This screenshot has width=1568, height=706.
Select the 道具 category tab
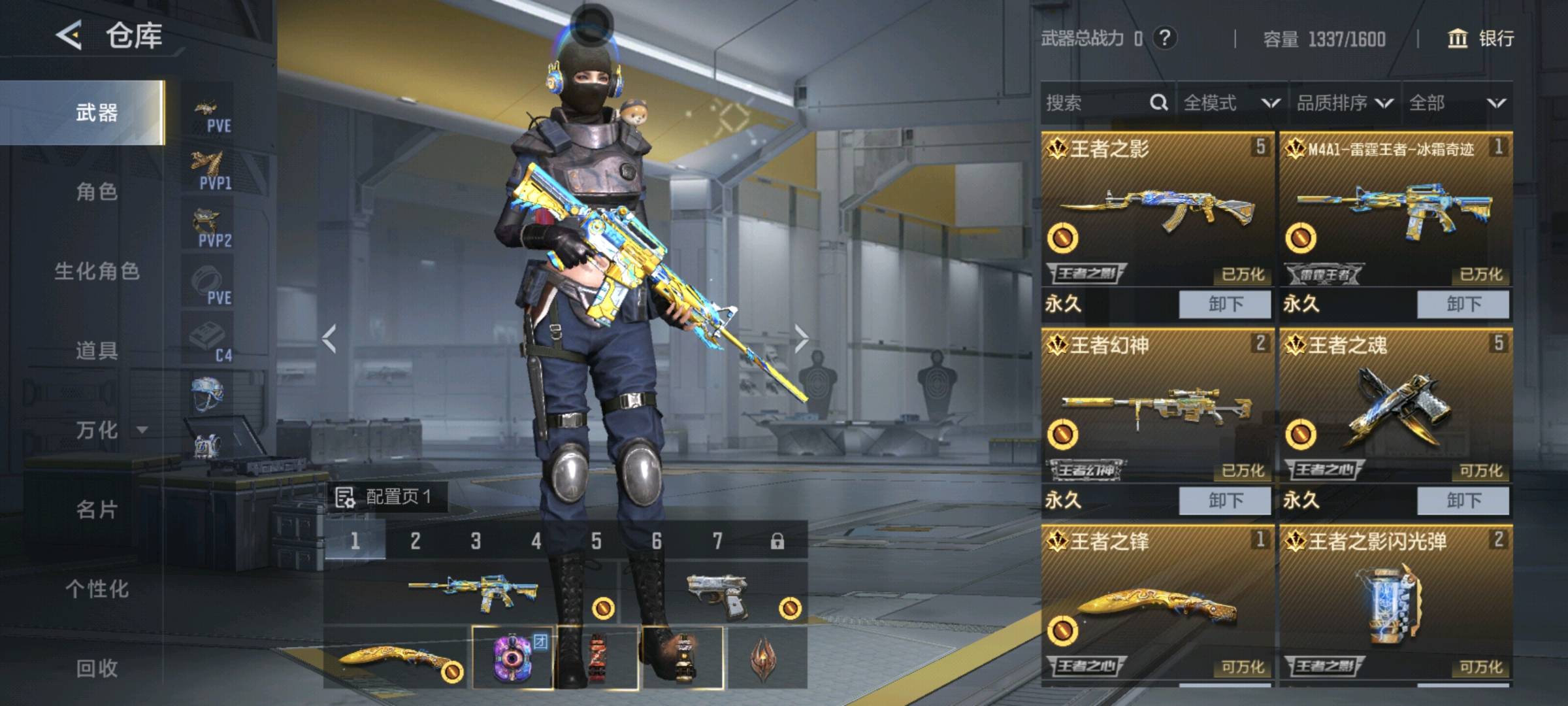tap(97, 351)
